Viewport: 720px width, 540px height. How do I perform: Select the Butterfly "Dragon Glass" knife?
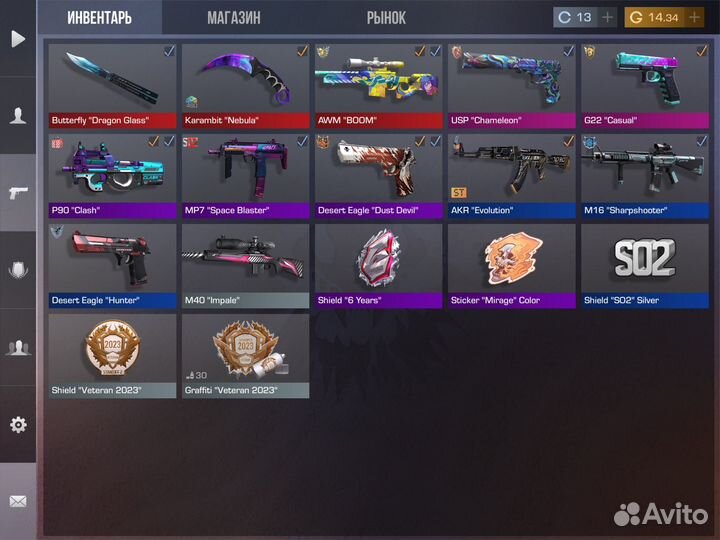(111, 85)
